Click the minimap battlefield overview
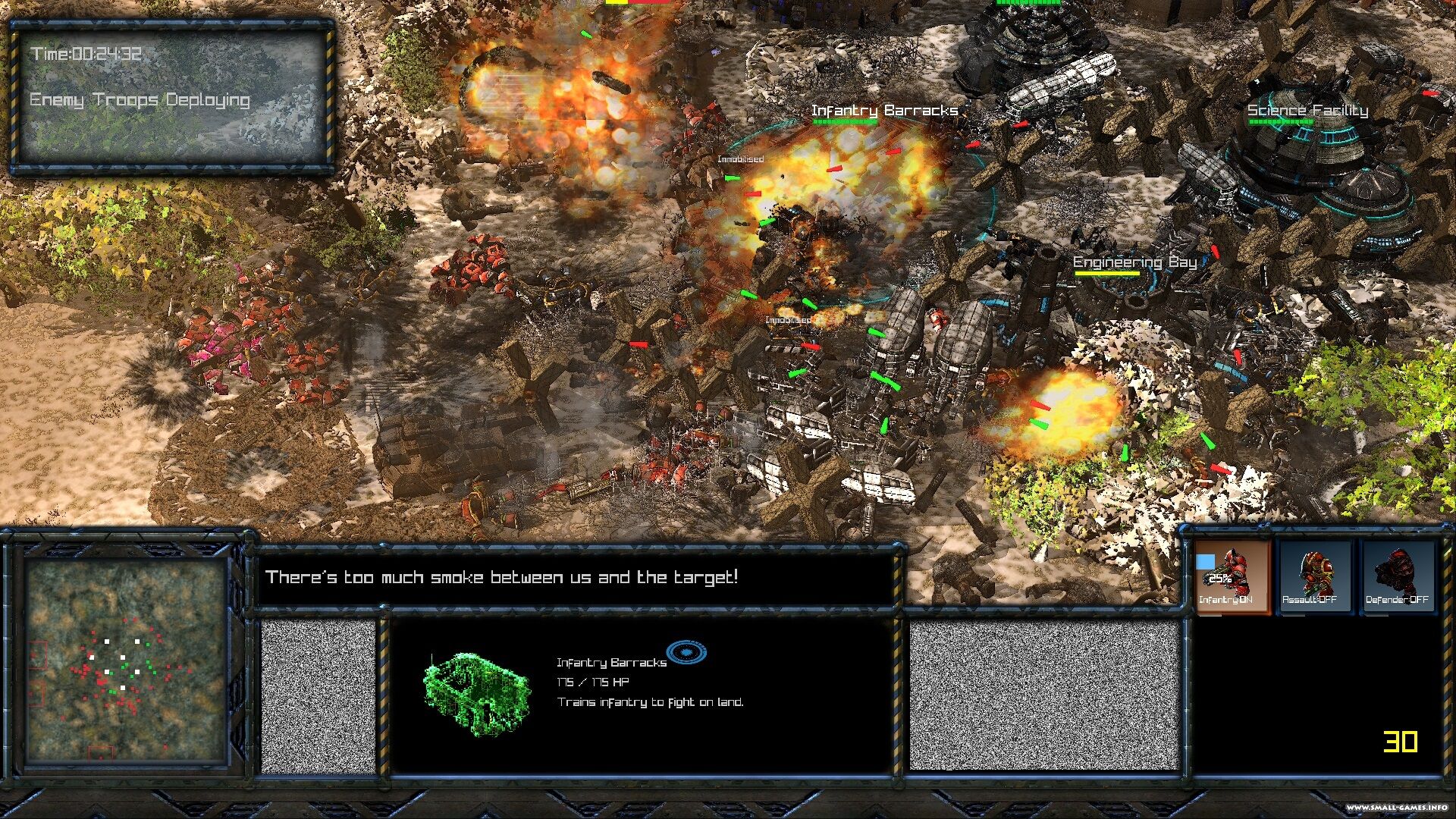The image size is (1456, 819). (126, 661)
